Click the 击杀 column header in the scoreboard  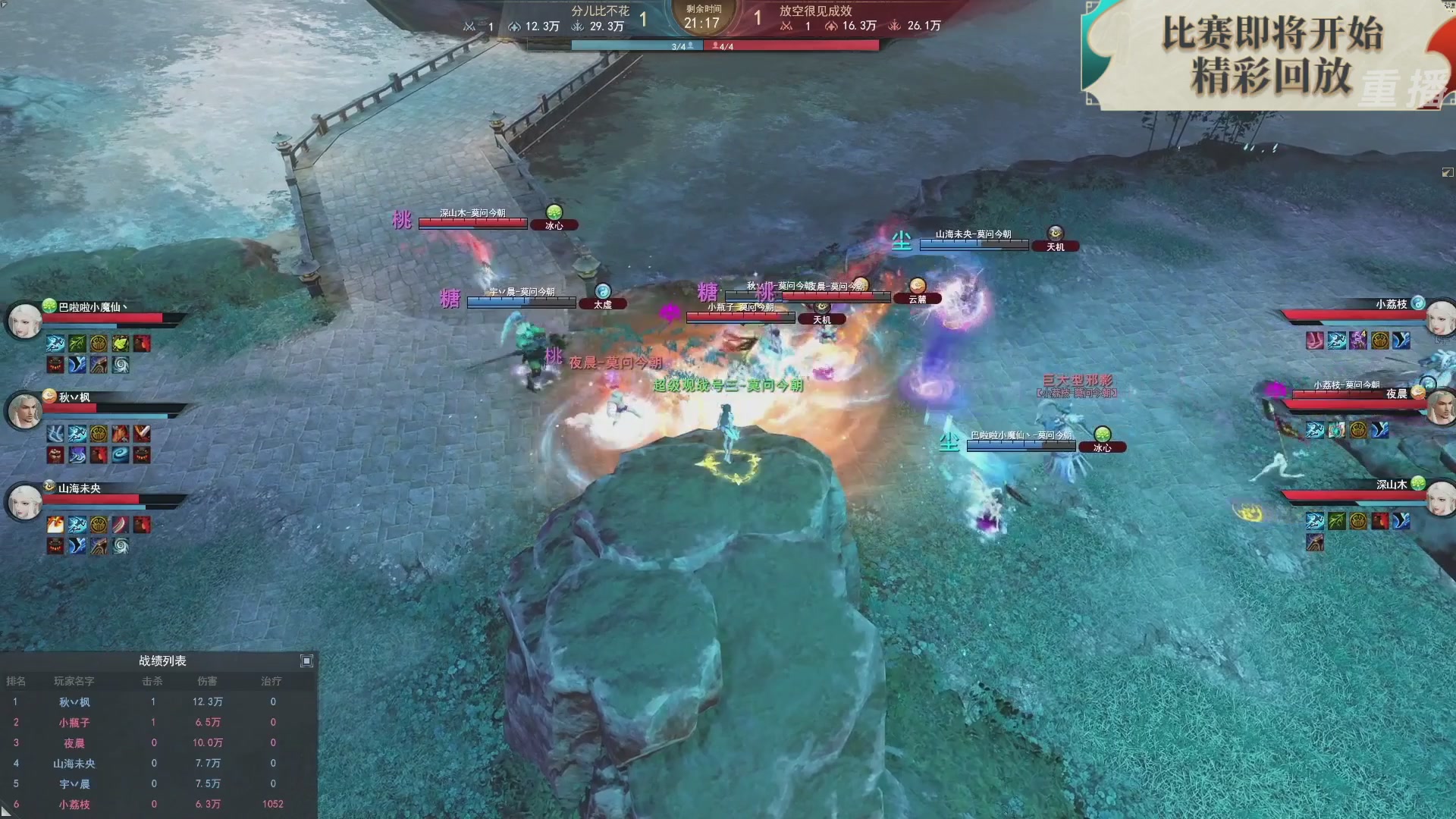pos(153,681)
